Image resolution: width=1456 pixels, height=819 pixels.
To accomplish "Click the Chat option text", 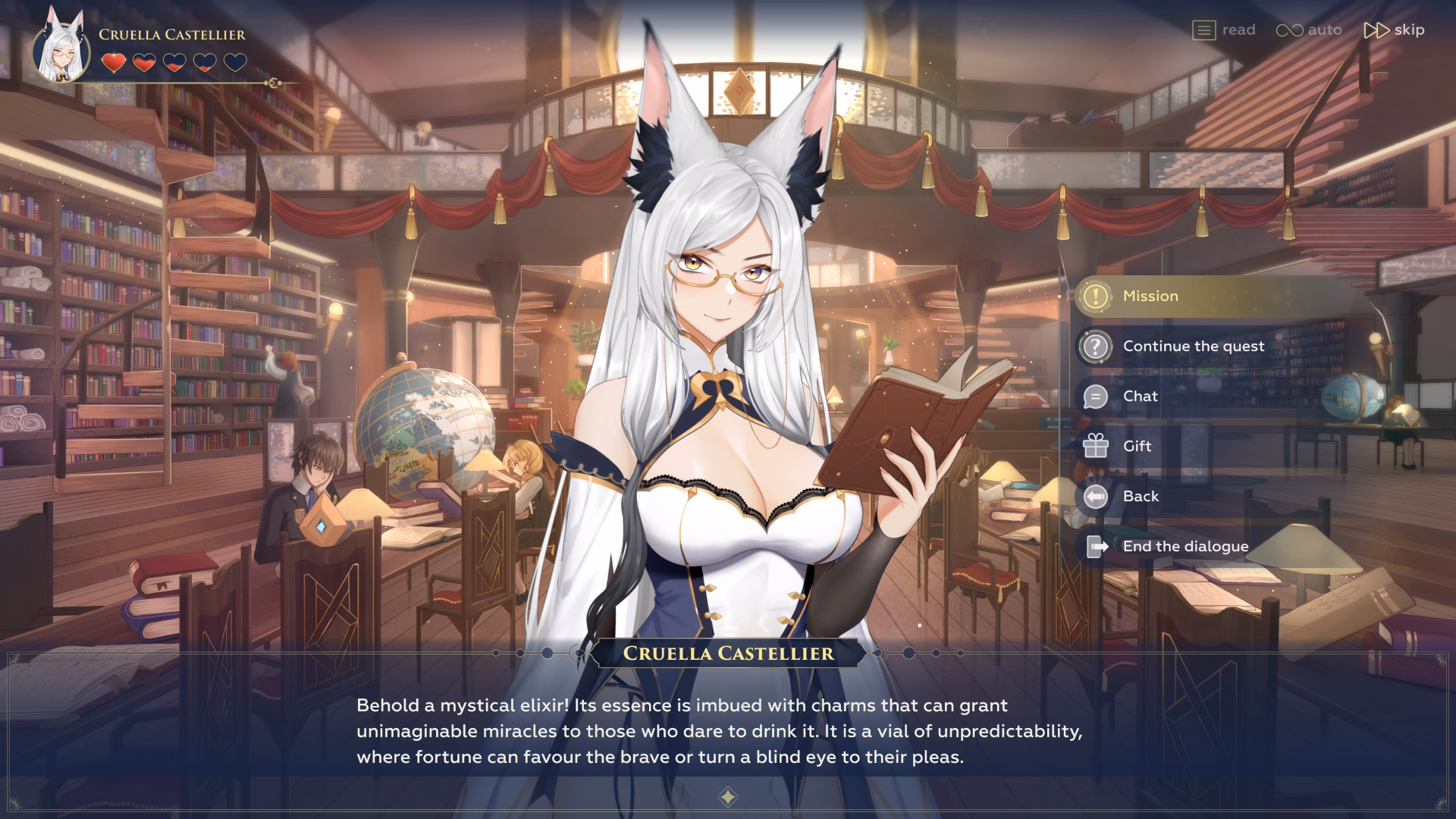I will (1140, 396).
